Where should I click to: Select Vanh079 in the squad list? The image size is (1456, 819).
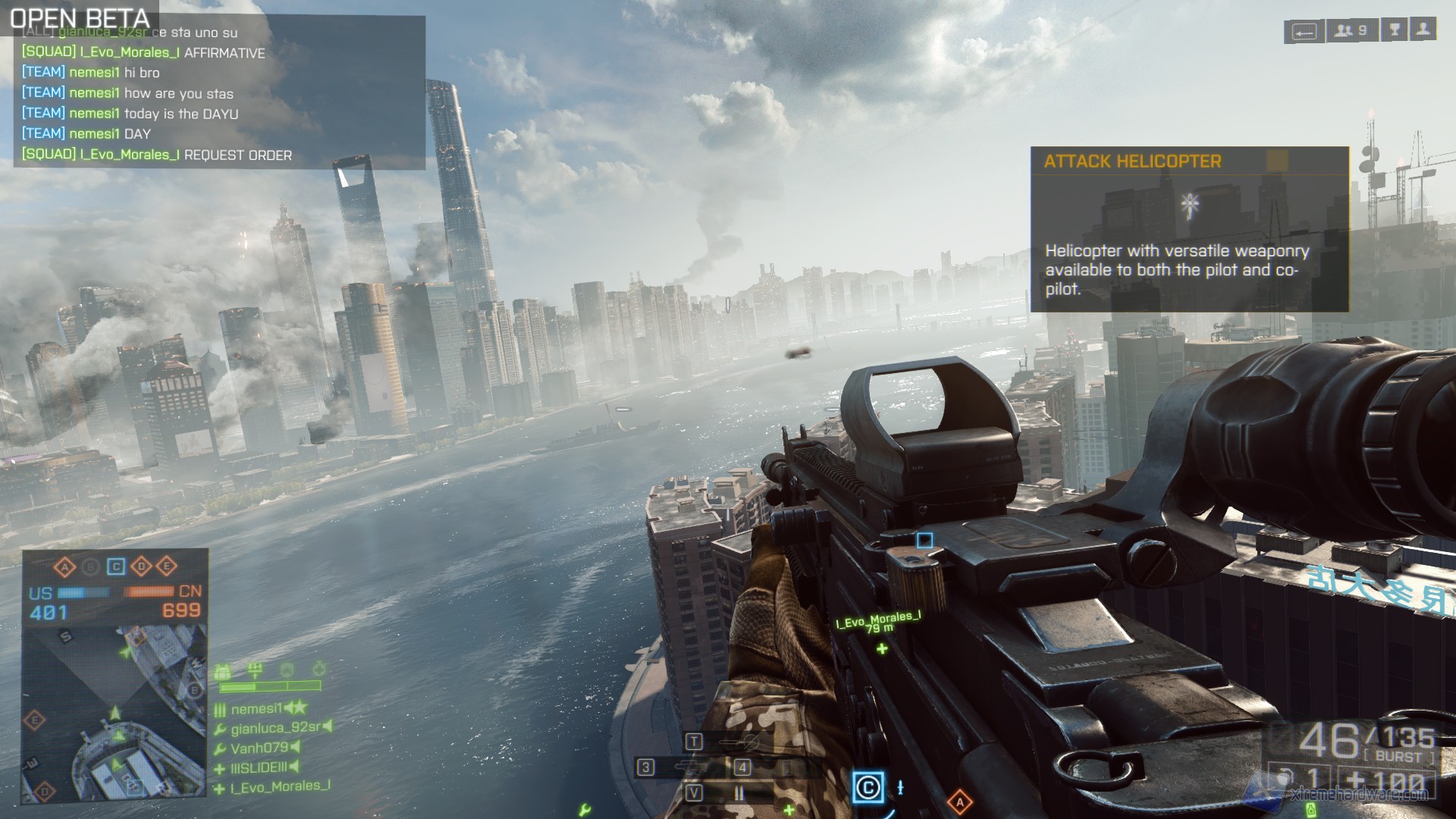pos(259,748)
